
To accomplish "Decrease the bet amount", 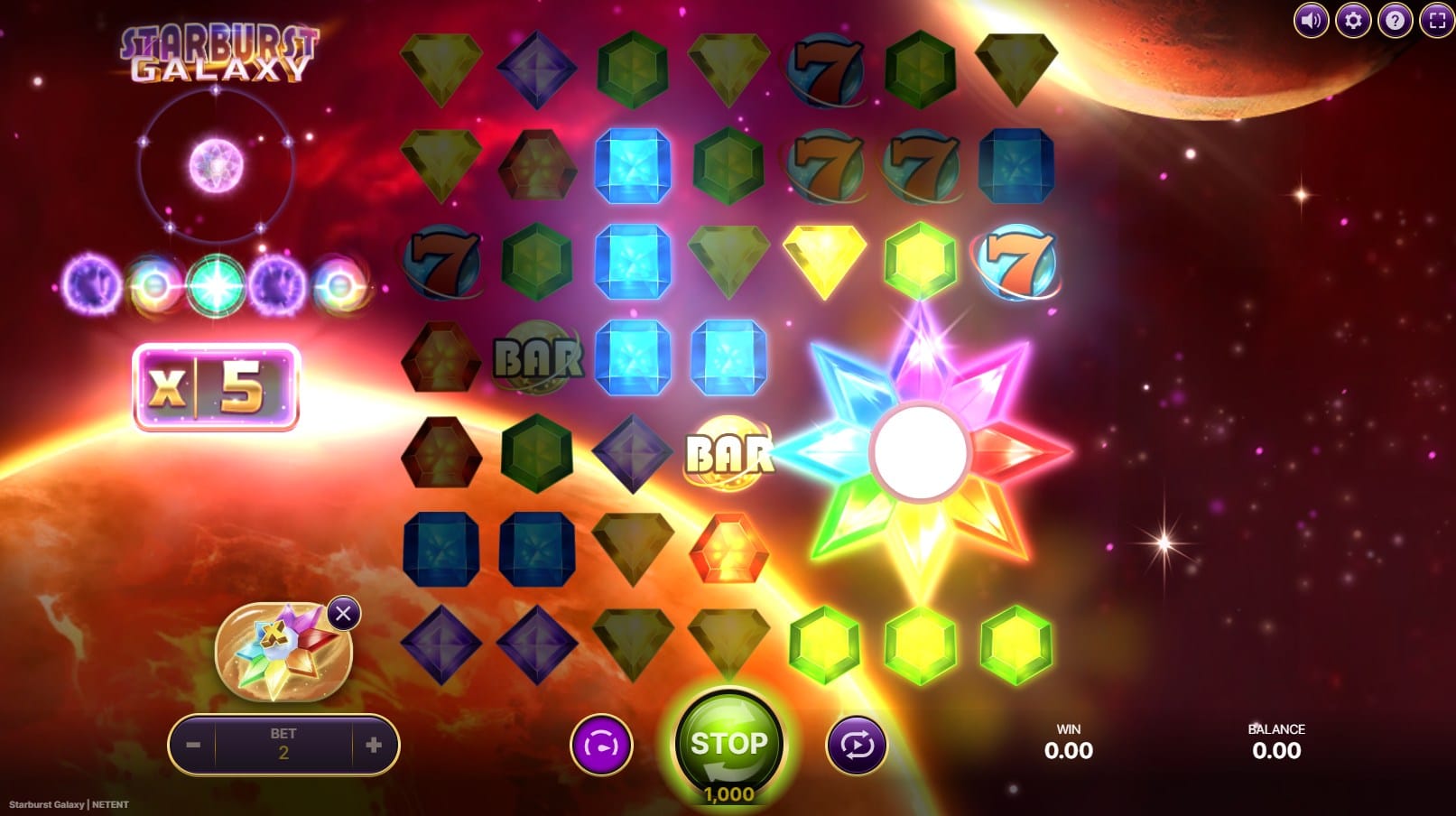I will (193, 745).
